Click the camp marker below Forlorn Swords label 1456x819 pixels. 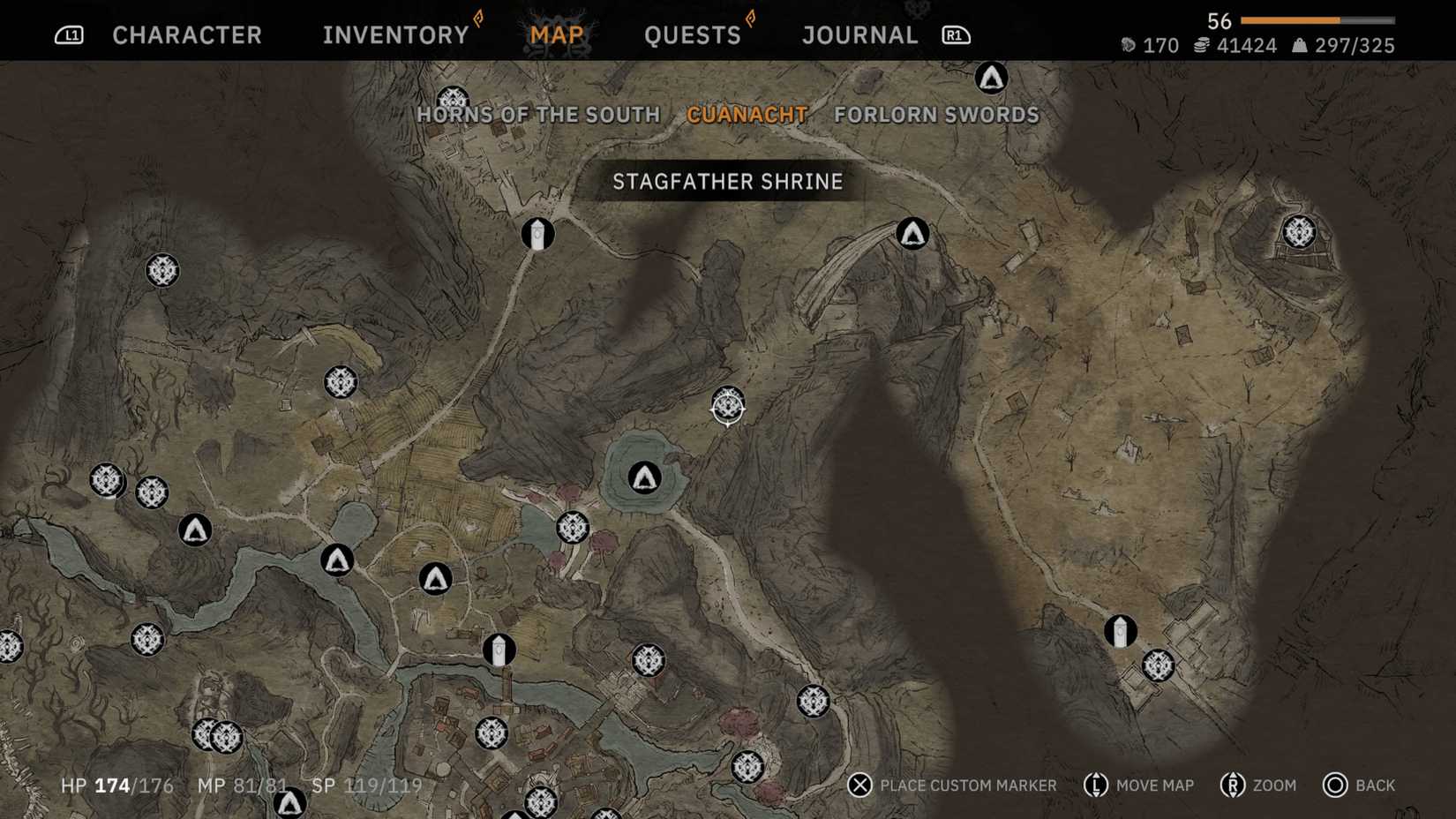(912, 235)
